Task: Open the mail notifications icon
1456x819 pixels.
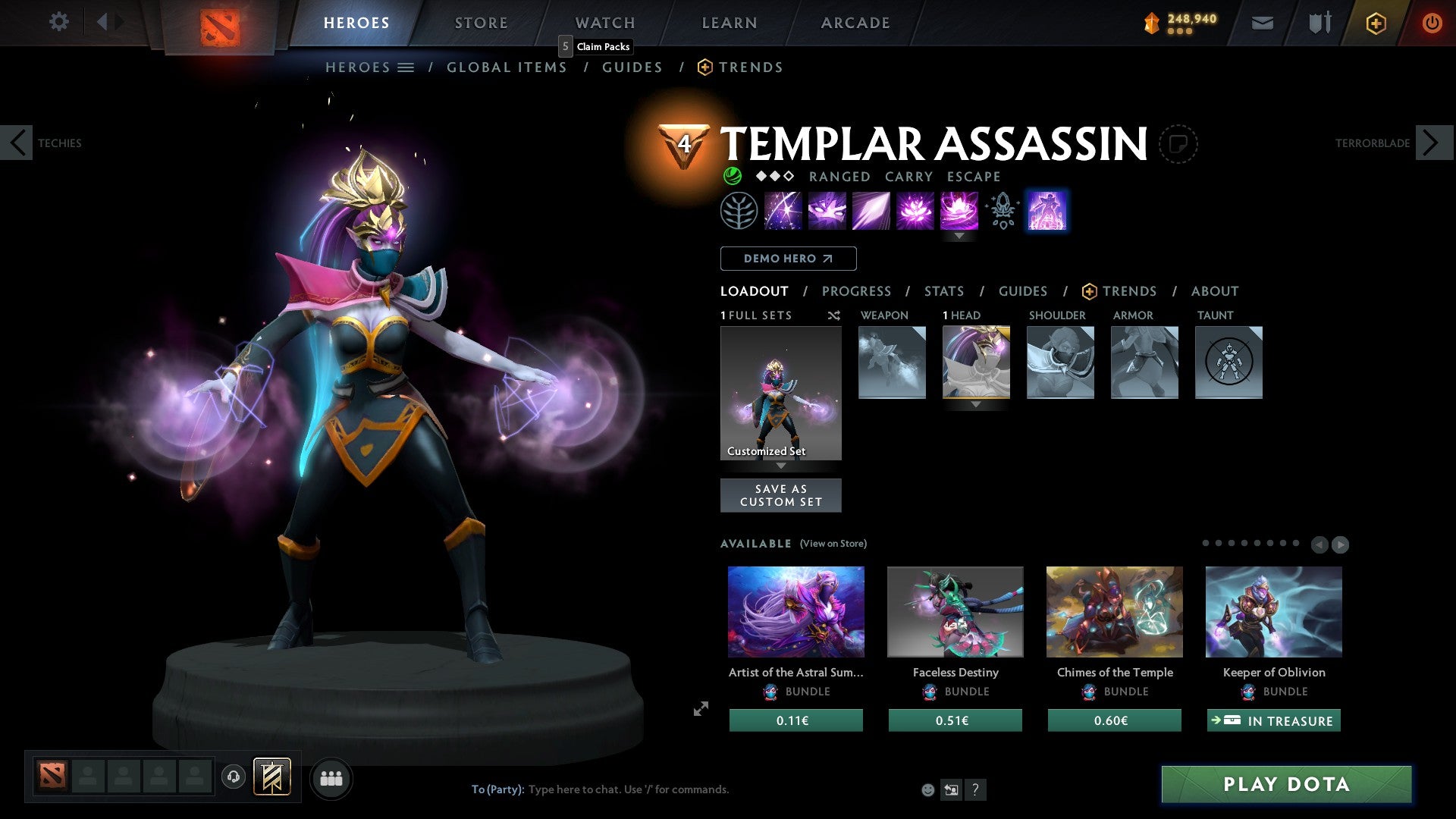Action: click(x=1263, y=23)
